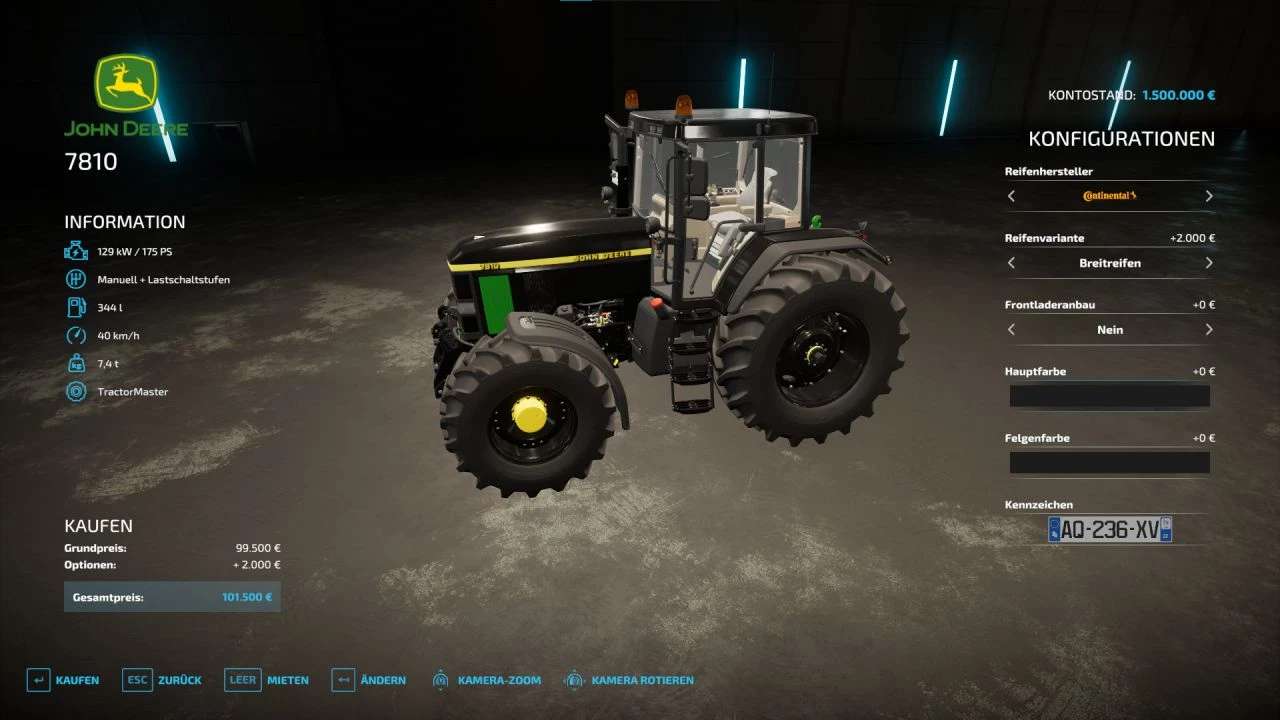The image size is (1280, 720).
Task: Edit the AQ-236-XV license plate
Action: (x=1109, y=529)
